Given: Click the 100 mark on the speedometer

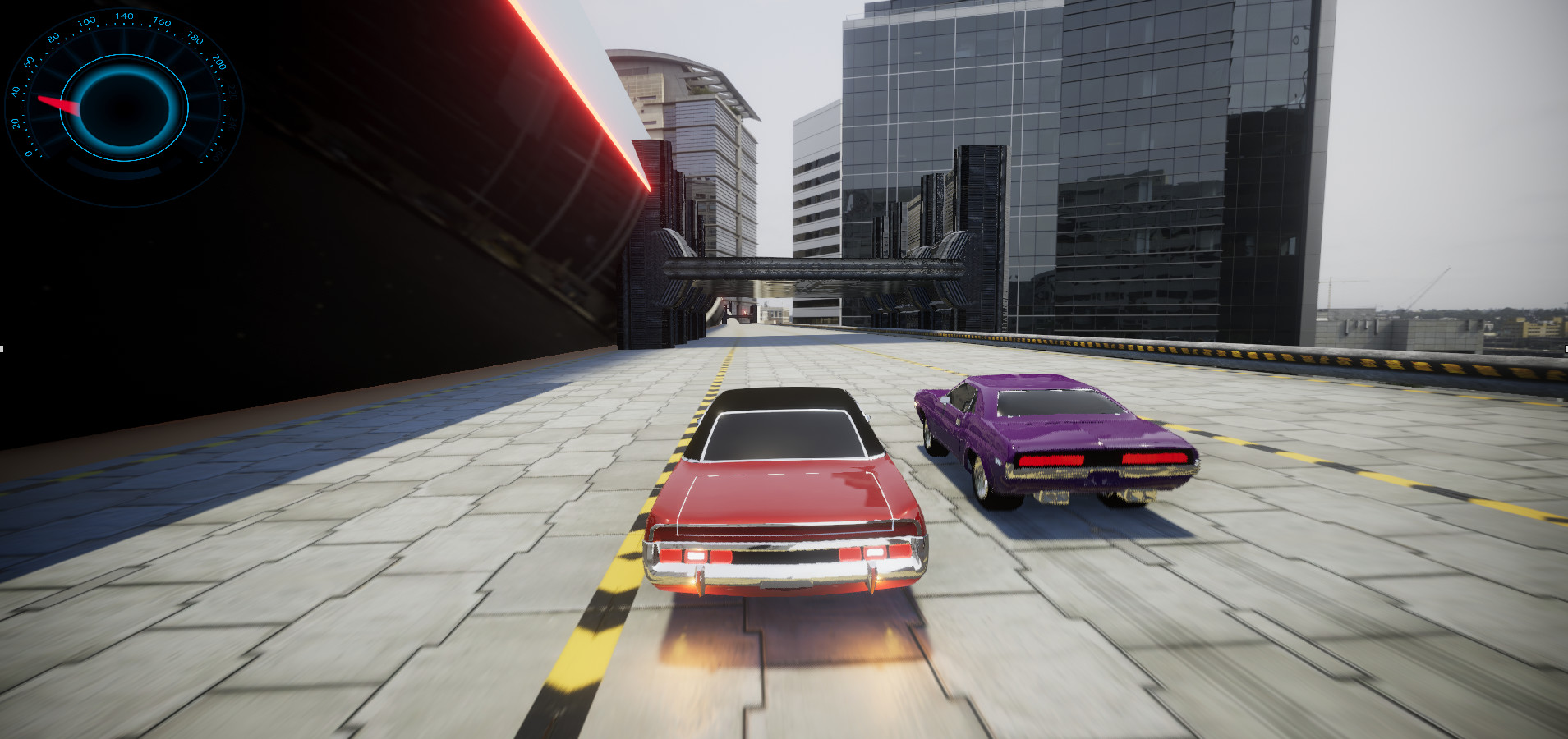Looking at the screenshot, I should point(88,21).
